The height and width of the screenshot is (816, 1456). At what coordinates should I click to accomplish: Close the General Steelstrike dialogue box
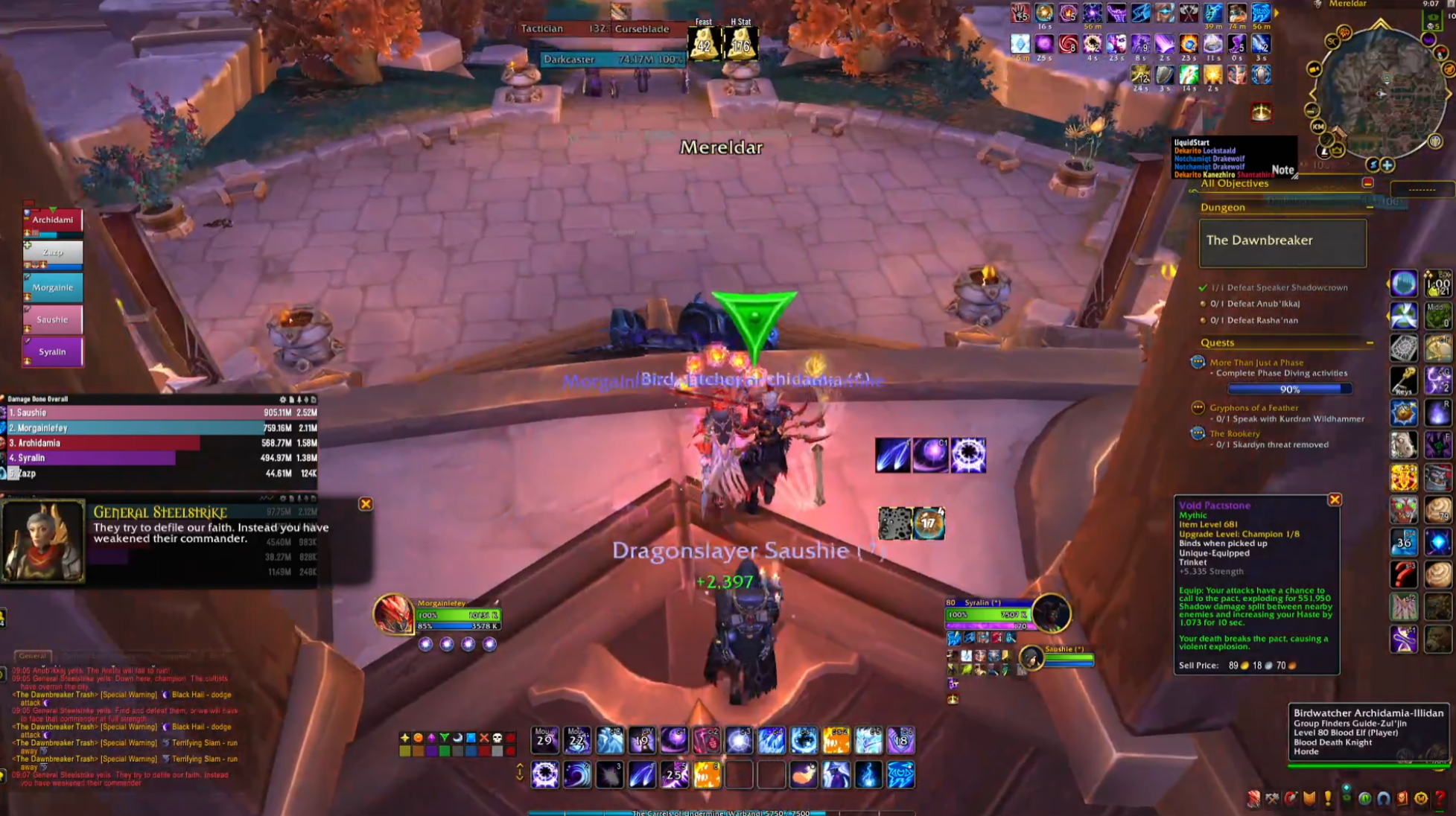click(366, 504)
